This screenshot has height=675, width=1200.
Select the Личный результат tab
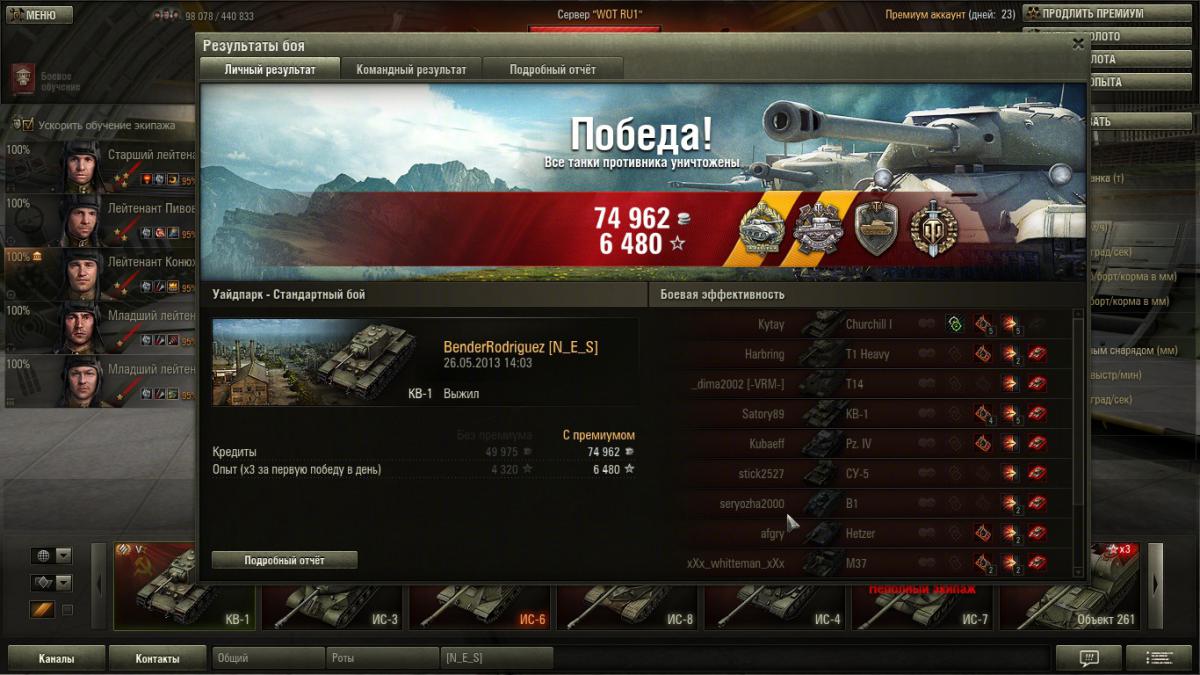pos(270,69)
